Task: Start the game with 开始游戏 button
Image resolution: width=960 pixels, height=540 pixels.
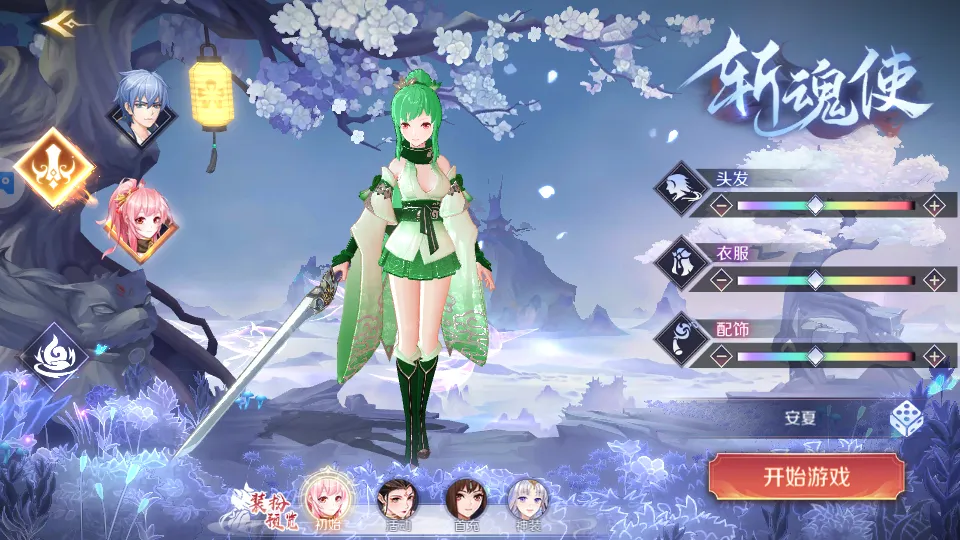Action: click(x=806, y=477)
